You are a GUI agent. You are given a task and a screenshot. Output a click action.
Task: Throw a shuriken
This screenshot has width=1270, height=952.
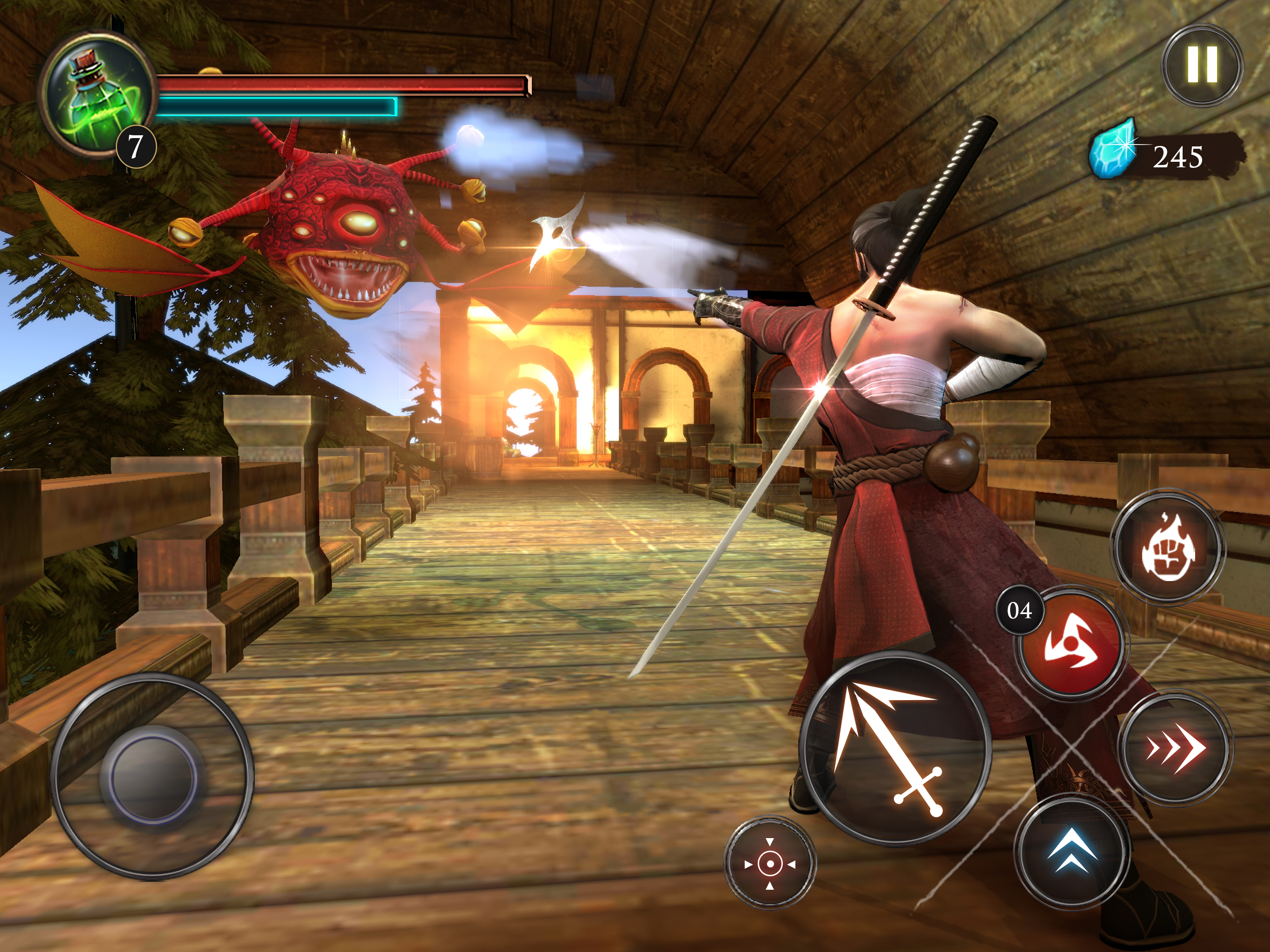point(1072,645)
